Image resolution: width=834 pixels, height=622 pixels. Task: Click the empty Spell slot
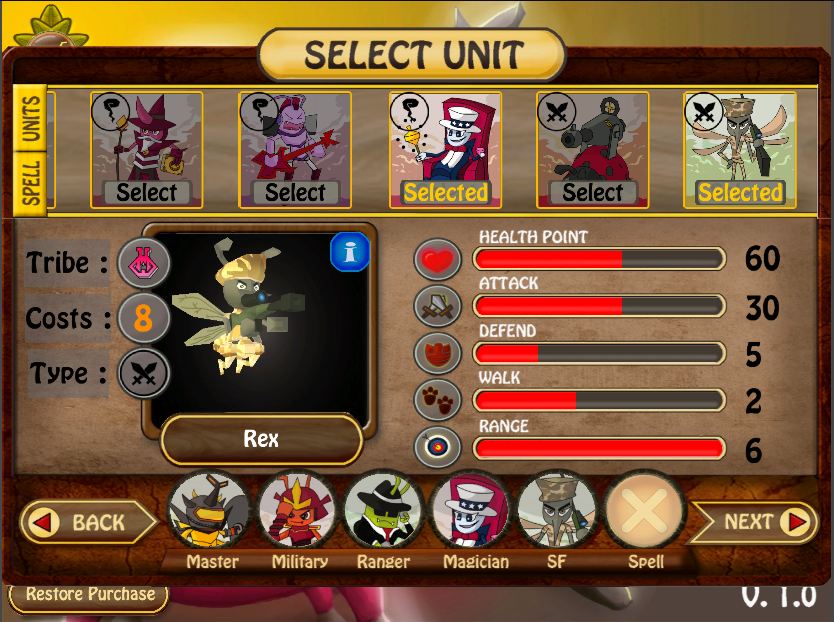point(645,512)
